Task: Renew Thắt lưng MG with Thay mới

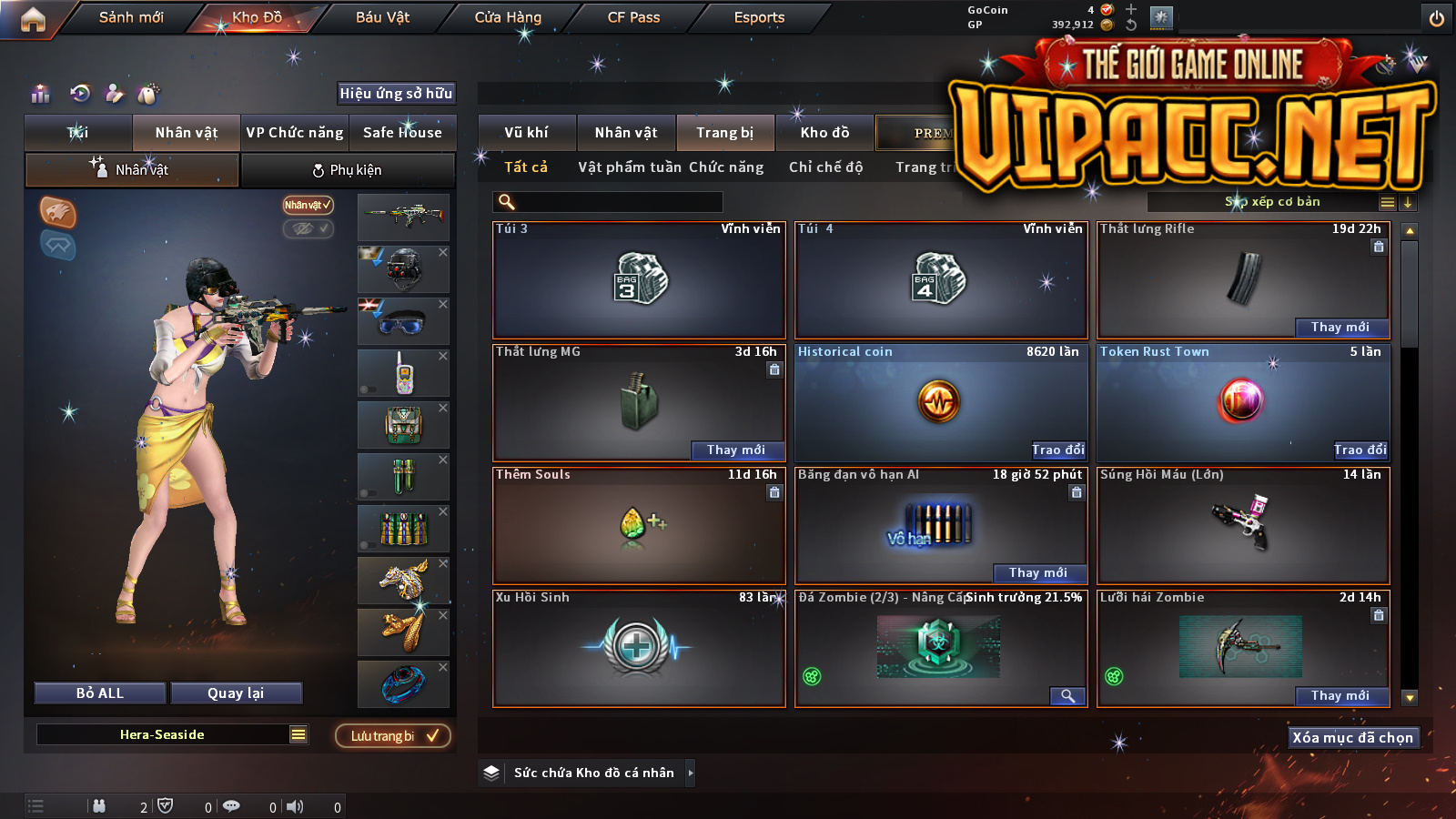Action: tap(735, 450)
